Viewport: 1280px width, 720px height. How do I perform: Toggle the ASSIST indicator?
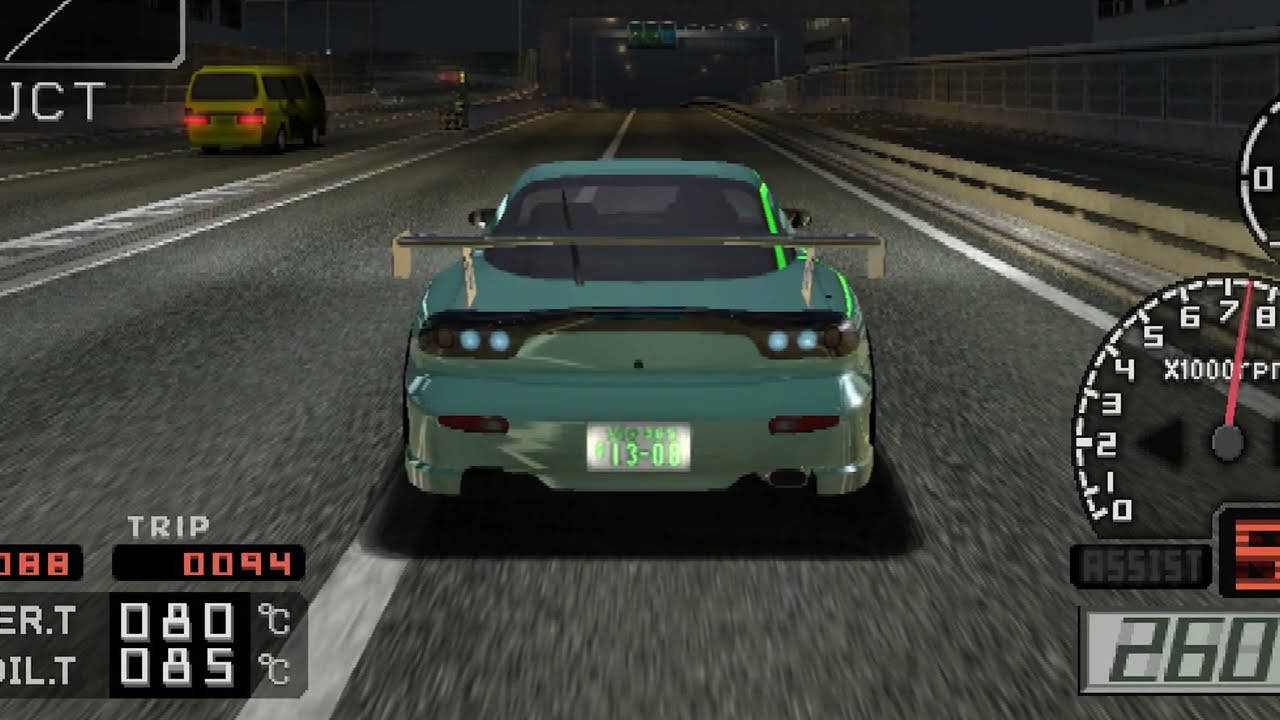(x=1141, y=567)
